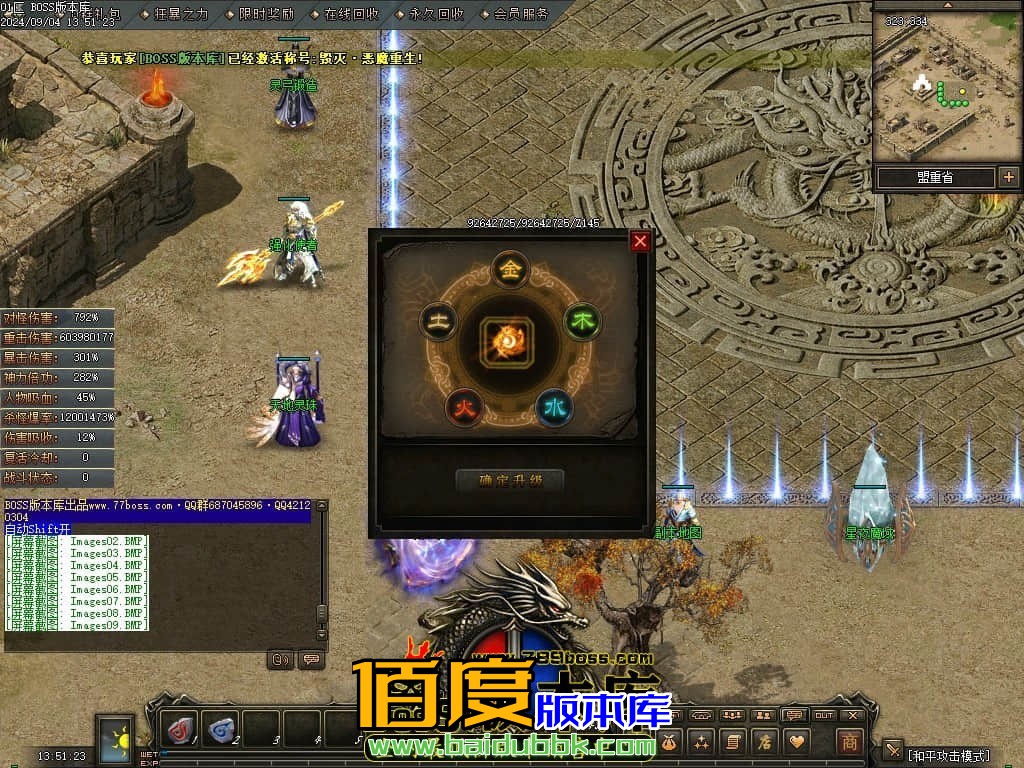Close the five elements upgrade window

point(640,241)
